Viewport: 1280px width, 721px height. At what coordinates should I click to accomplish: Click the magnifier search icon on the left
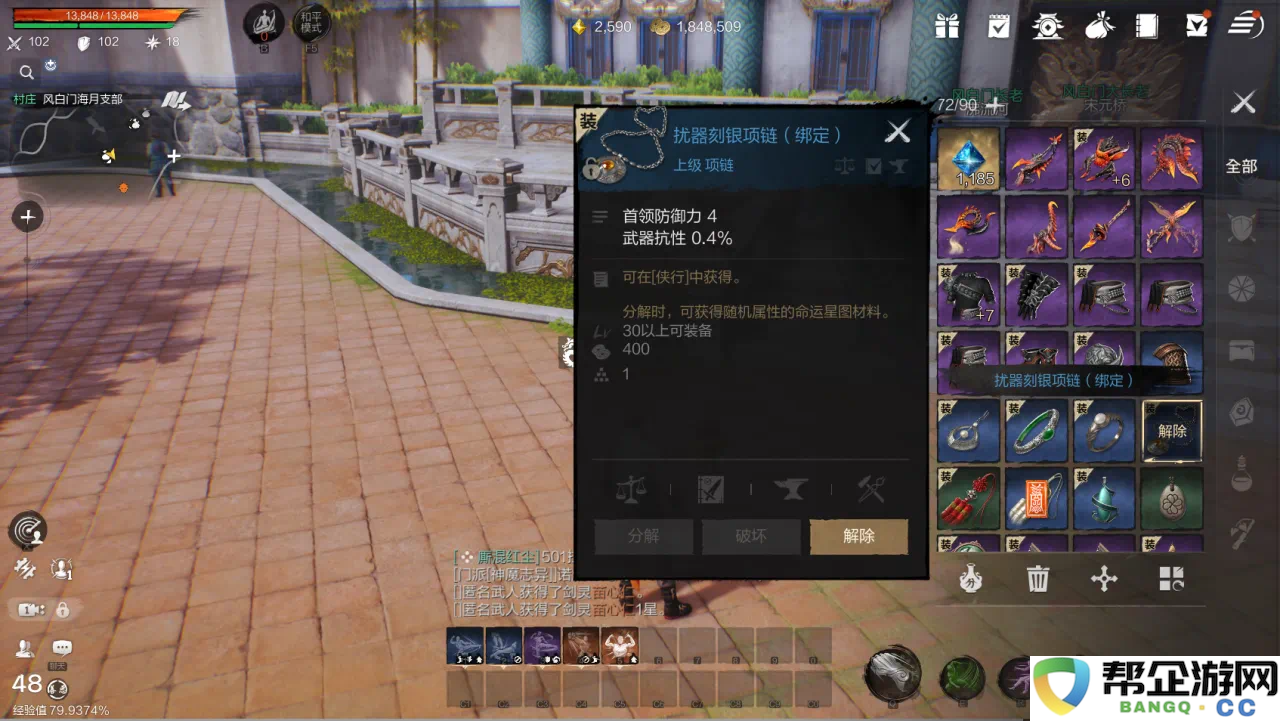pos(26,72)
